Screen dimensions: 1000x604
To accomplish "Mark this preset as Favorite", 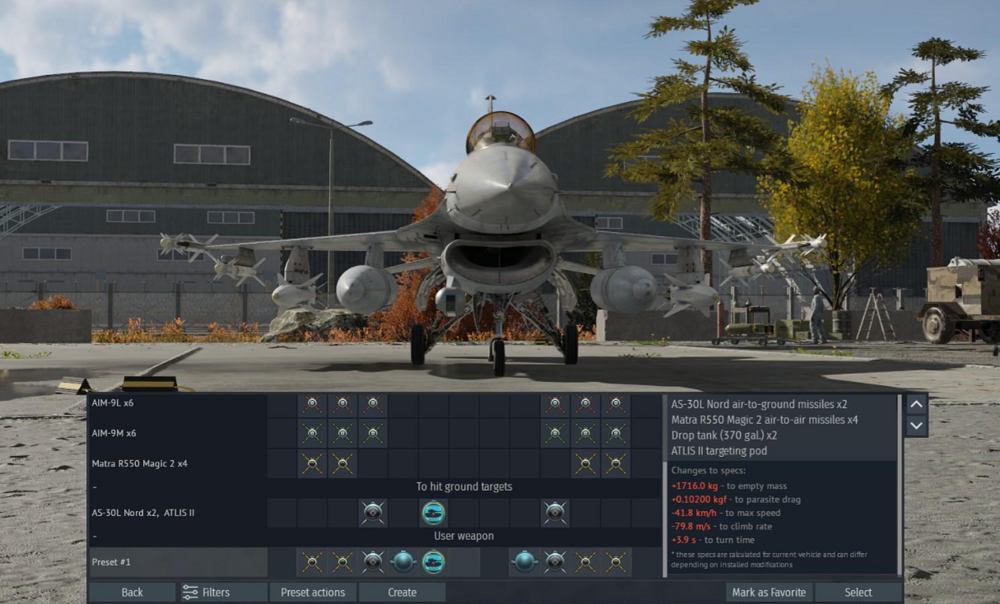I will (768, 592).
